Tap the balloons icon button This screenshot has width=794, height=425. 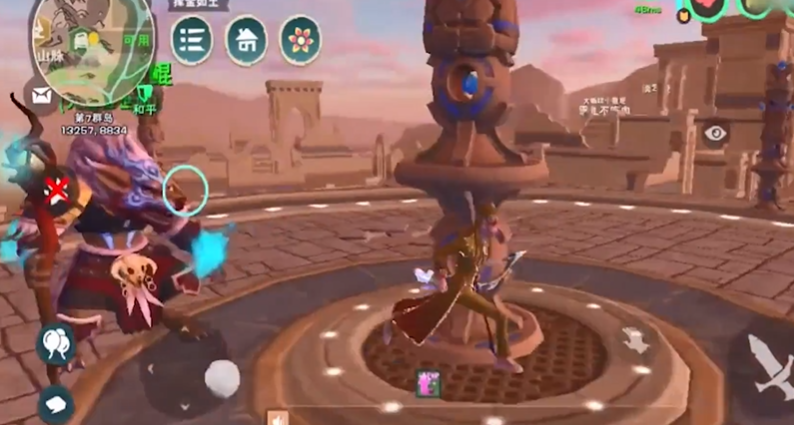tap(56, 343)
